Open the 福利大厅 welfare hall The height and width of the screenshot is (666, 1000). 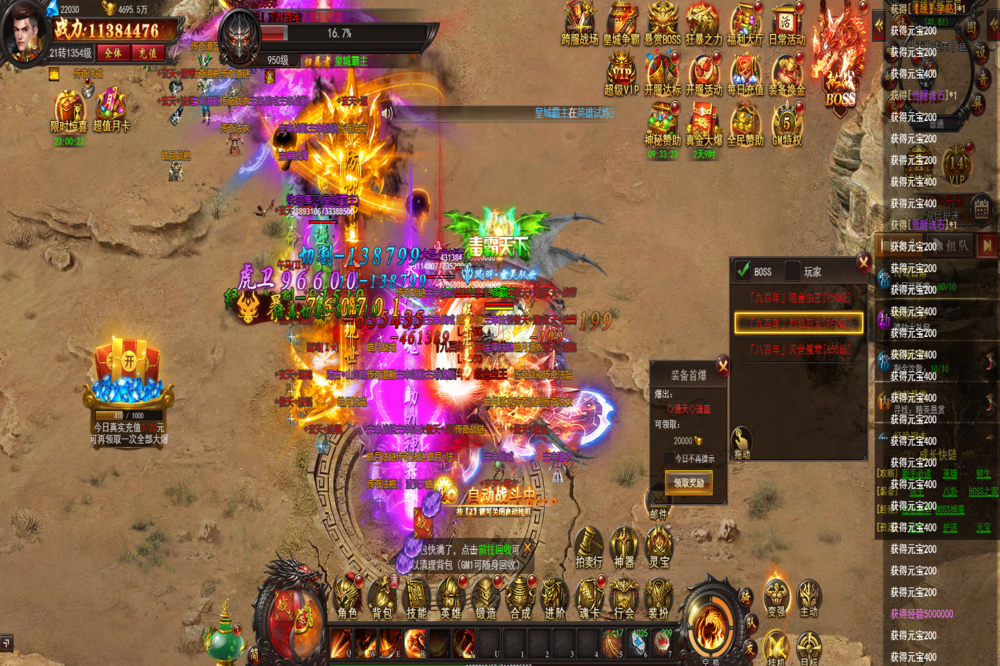click(x=745, y=21)
